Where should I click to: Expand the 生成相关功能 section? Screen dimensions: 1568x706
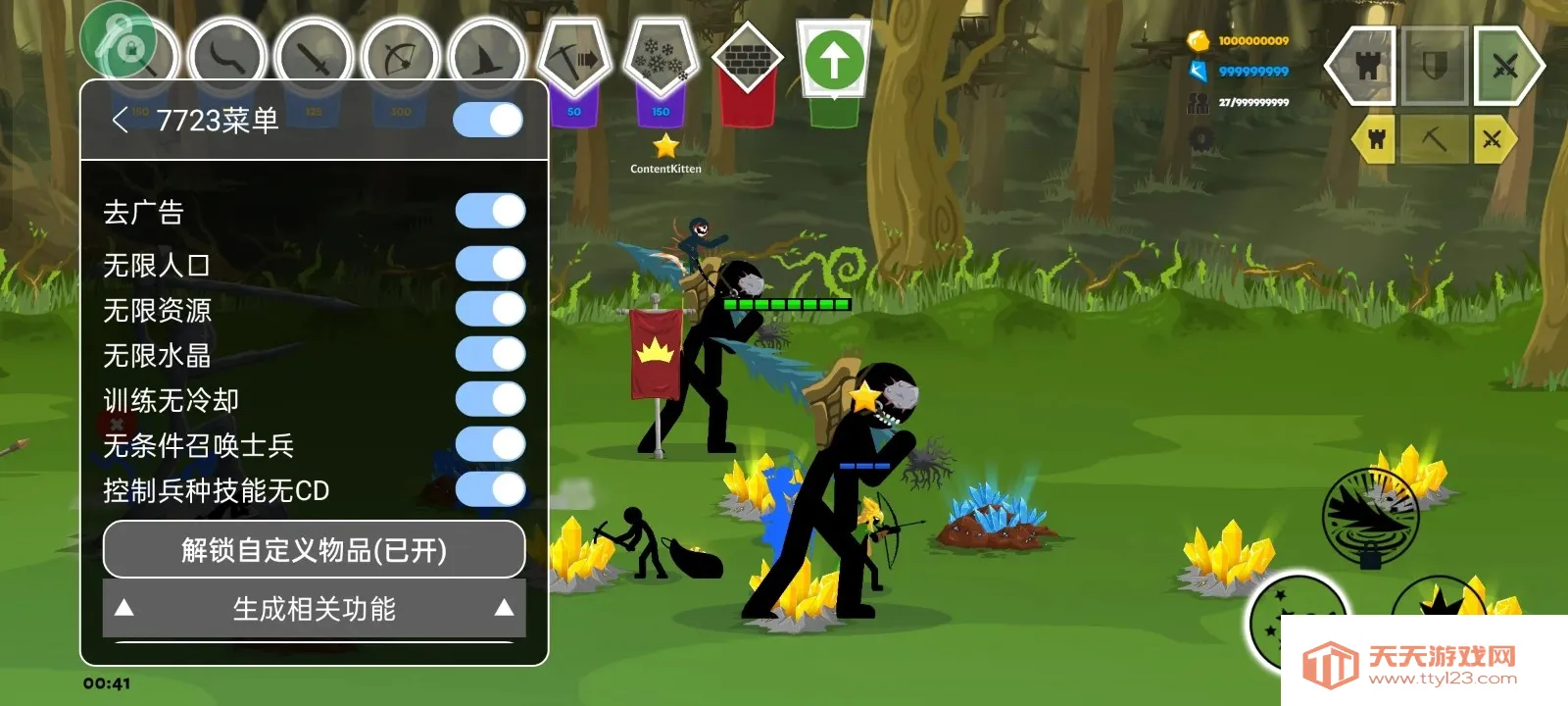point(314,609)
